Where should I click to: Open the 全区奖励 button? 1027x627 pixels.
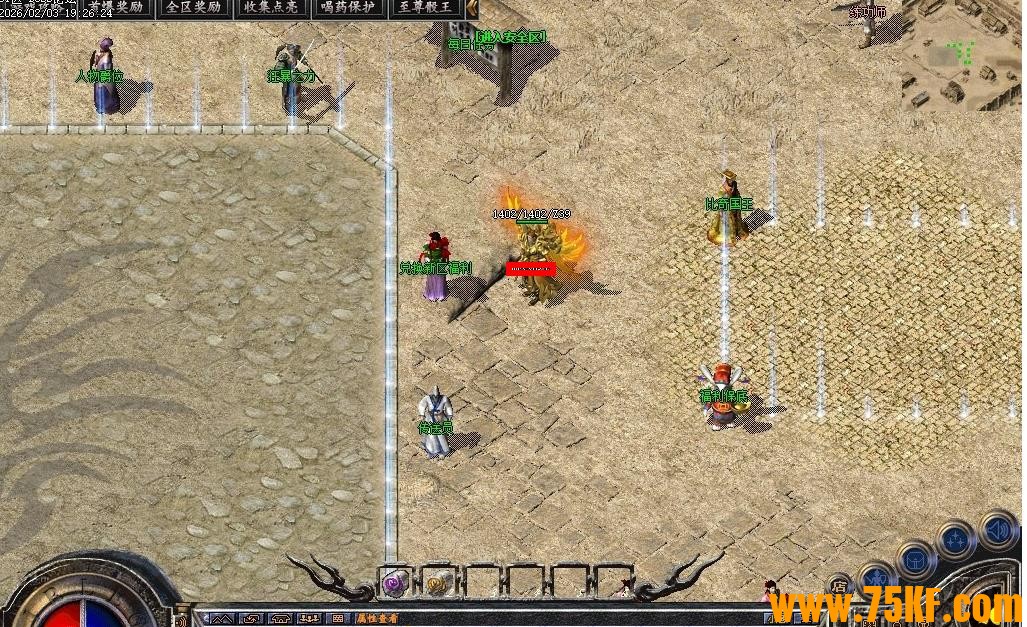(194, 8)
